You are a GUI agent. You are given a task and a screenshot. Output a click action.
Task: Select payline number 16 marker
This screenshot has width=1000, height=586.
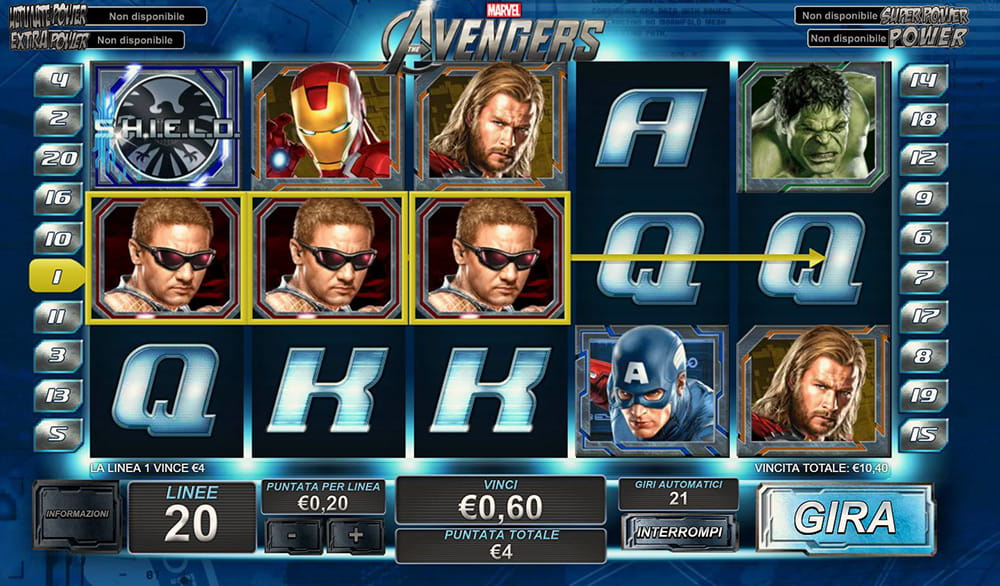[59, 198]
